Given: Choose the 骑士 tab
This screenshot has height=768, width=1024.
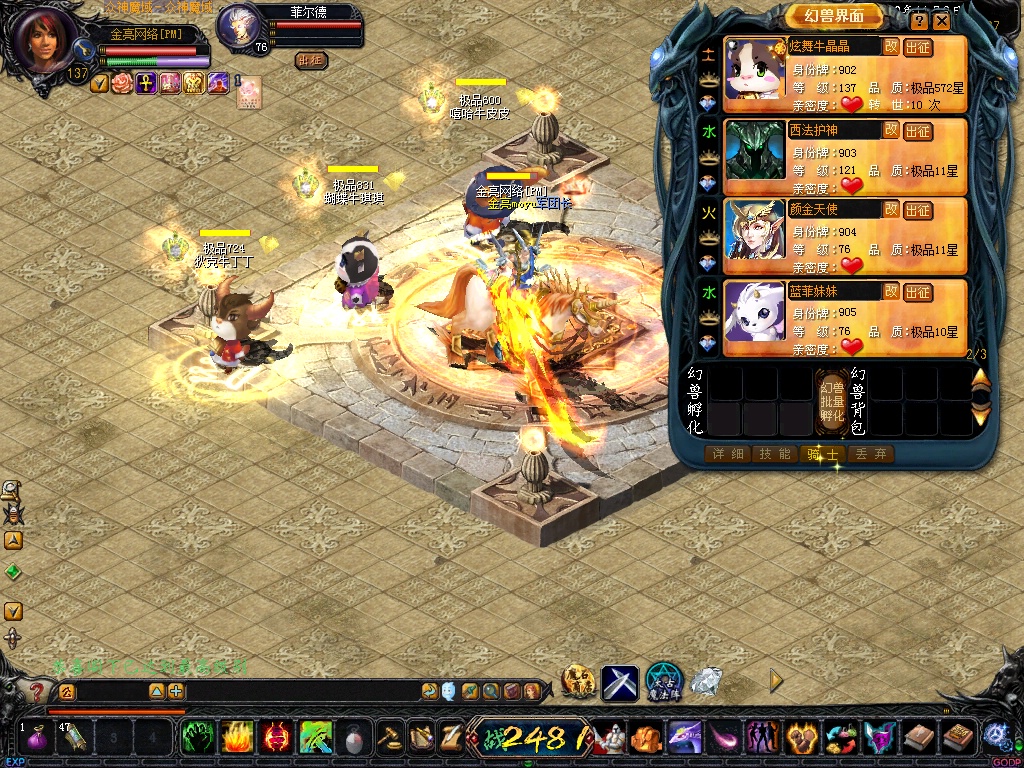Looking at the screenshot, I should pos(823,454).
